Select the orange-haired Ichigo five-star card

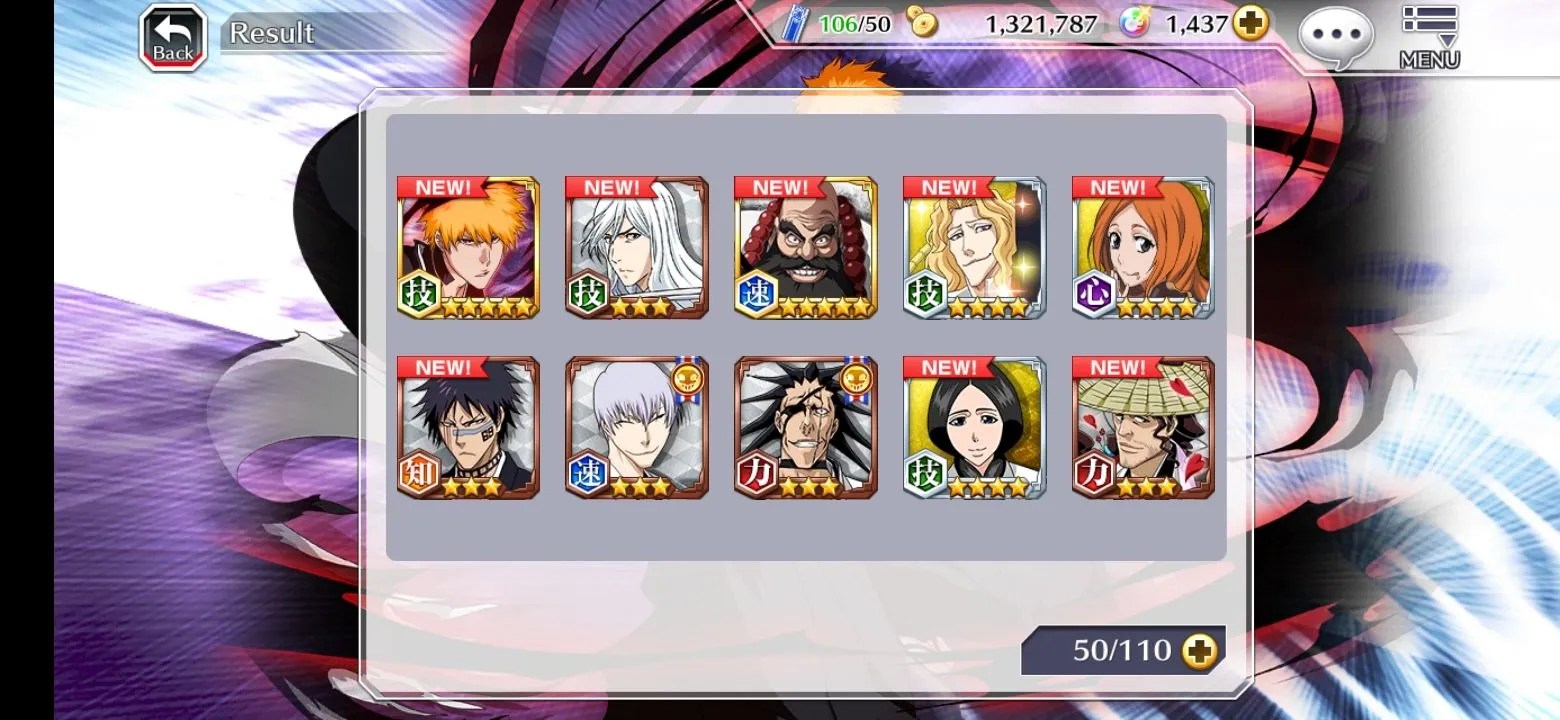468,248
